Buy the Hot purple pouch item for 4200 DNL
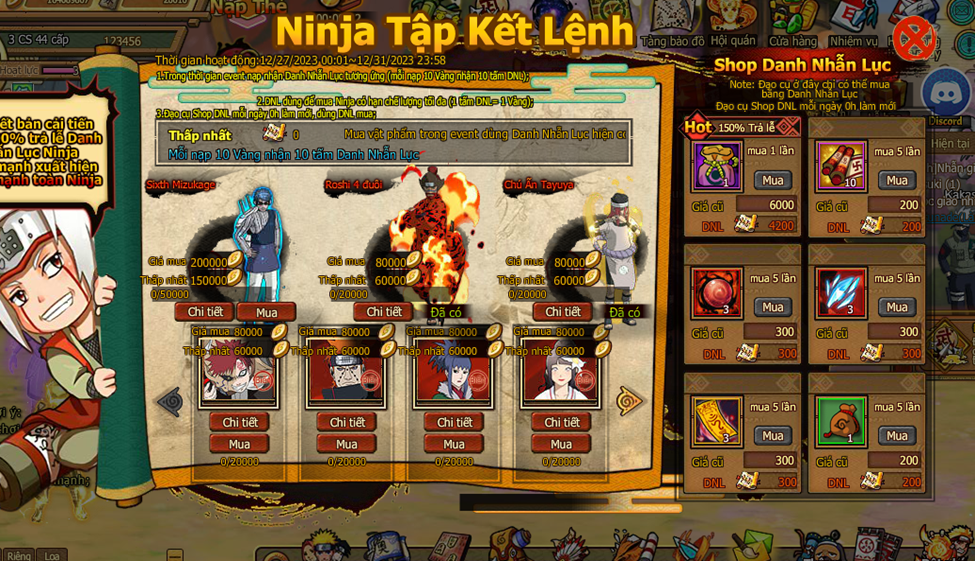 (773, 180)
